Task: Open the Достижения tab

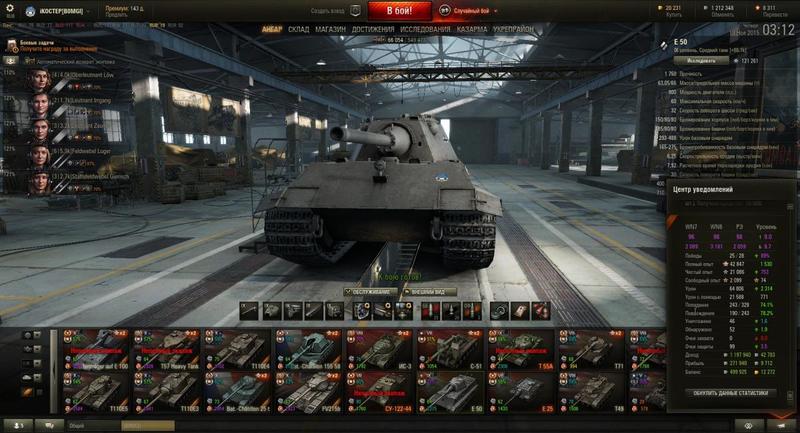Action: click(373, 29)
